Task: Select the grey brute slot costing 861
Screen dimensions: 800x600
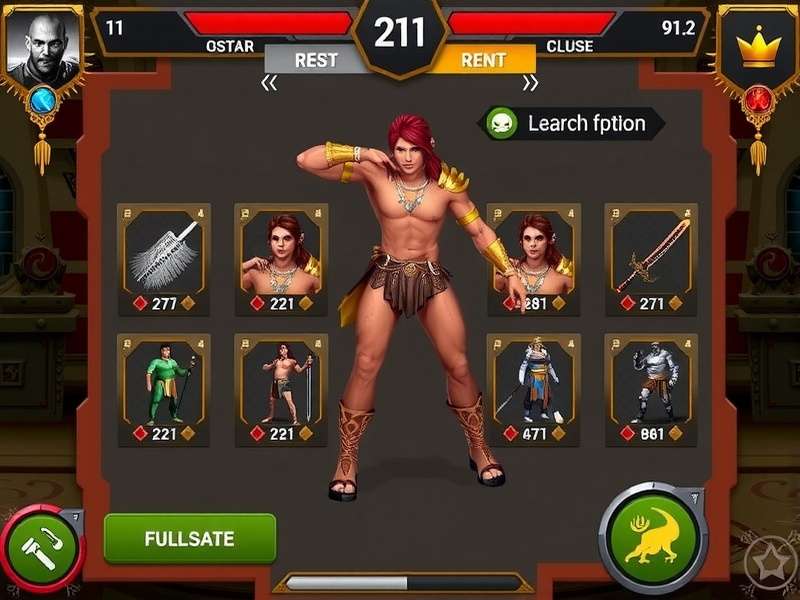Action: click(651, 389)
